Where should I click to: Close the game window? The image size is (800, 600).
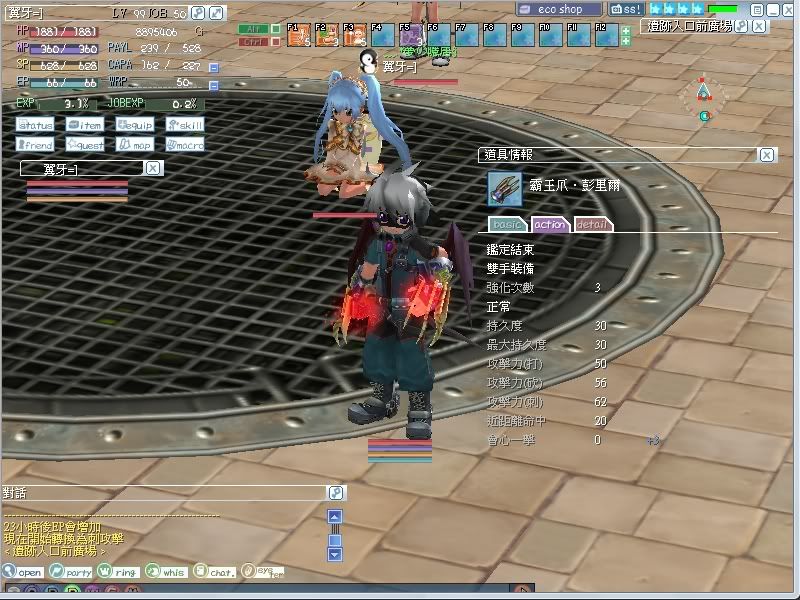pos(789,9)
